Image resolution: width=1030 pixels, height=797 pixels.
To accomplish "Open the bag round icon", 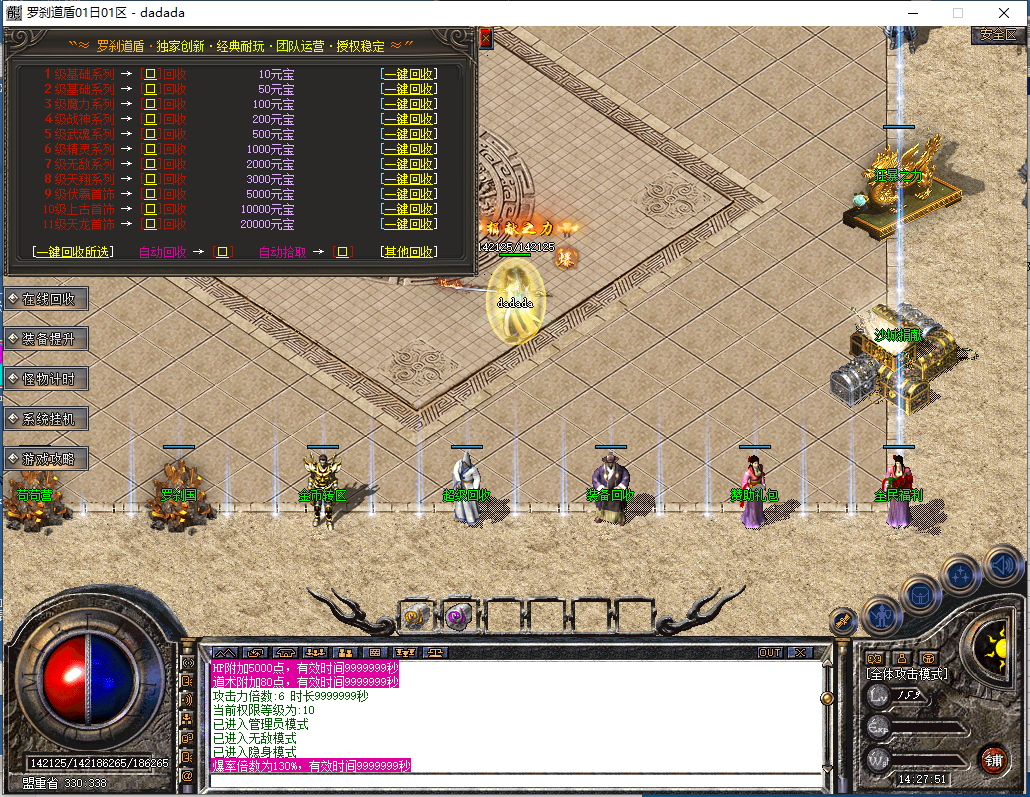I will point(920,594).
